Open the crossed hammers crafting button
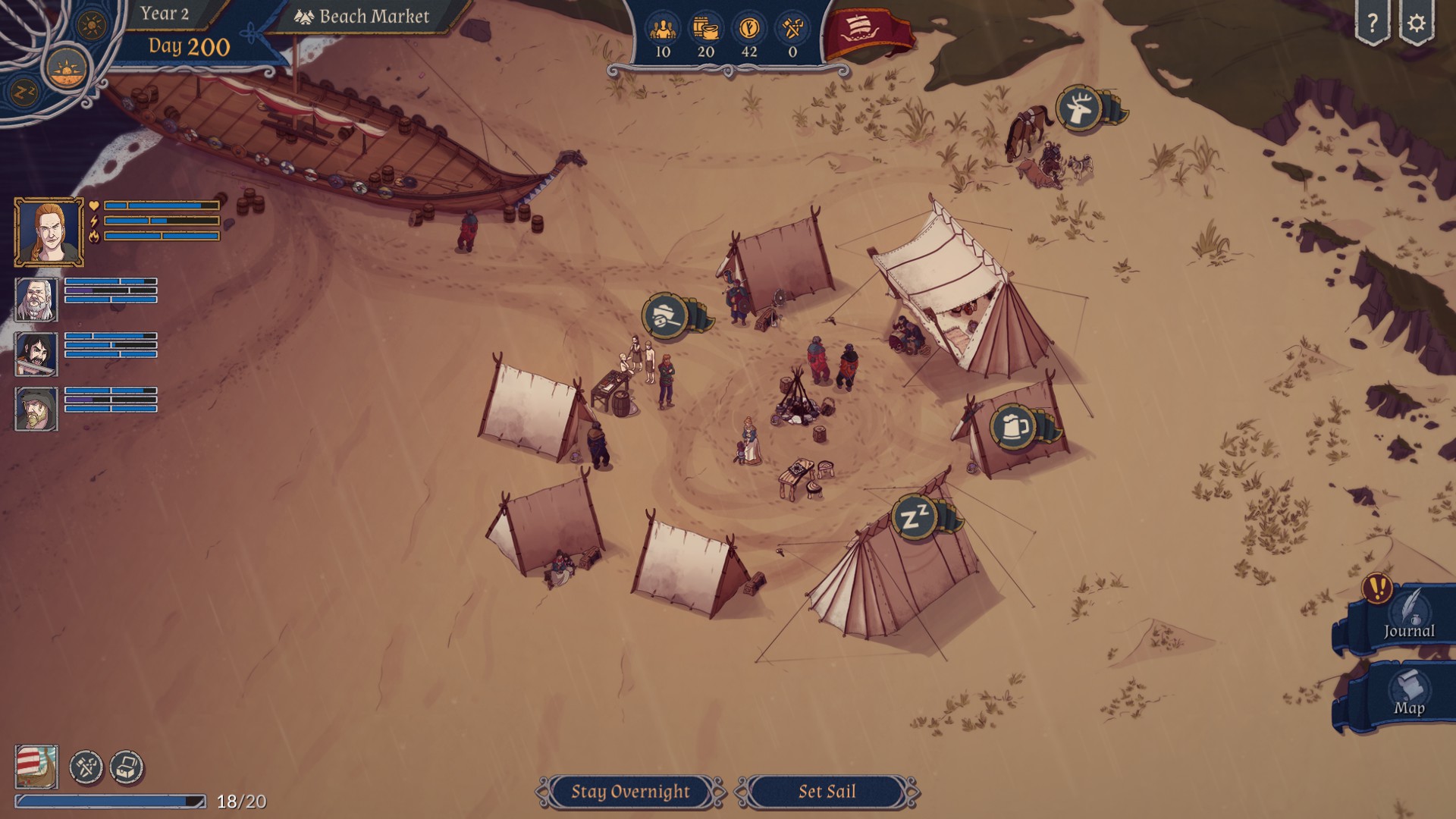Viewport: 1456px width, 819px height. pyautogui.click(x=86, y=767)
